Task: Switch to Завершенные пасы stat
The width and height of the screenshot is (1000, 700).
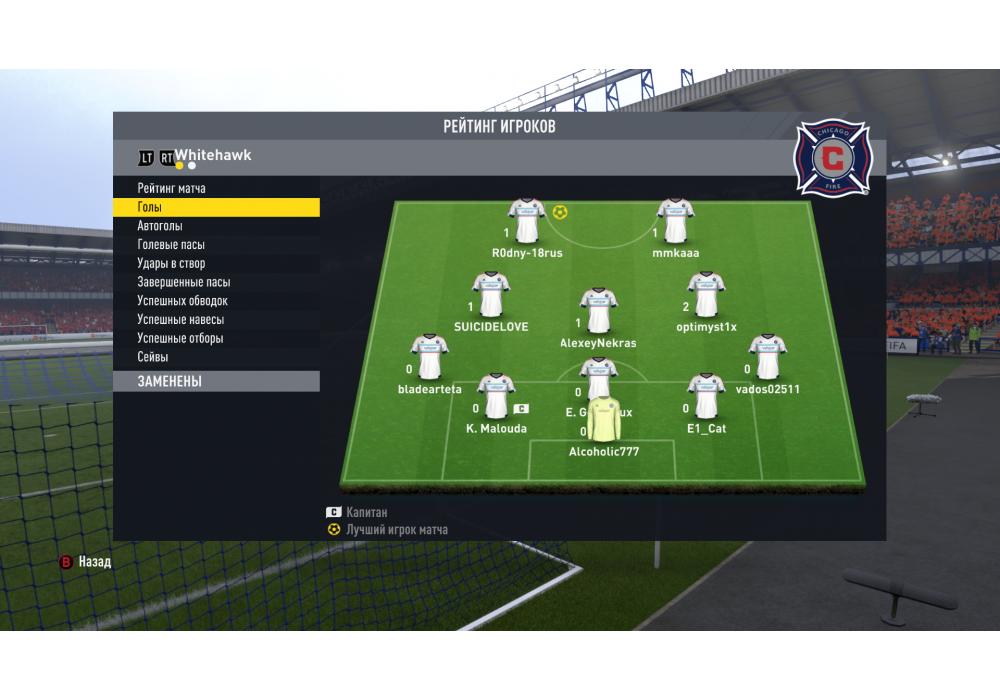Action: click(184, 282)
